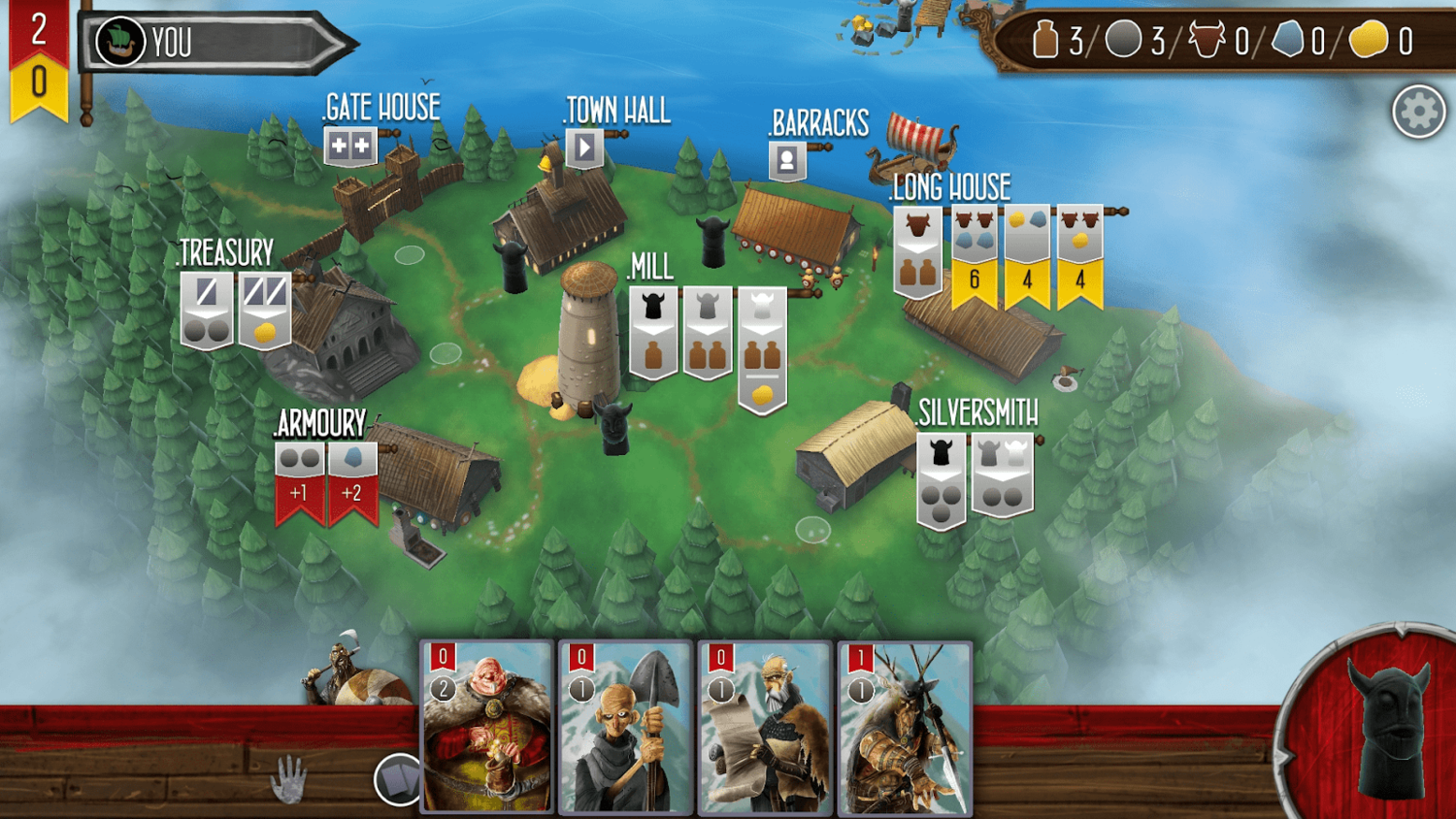Toggle the draw deck icon open
The width and height of the screenshot is (1456, 819).
(x=399, y=779)
